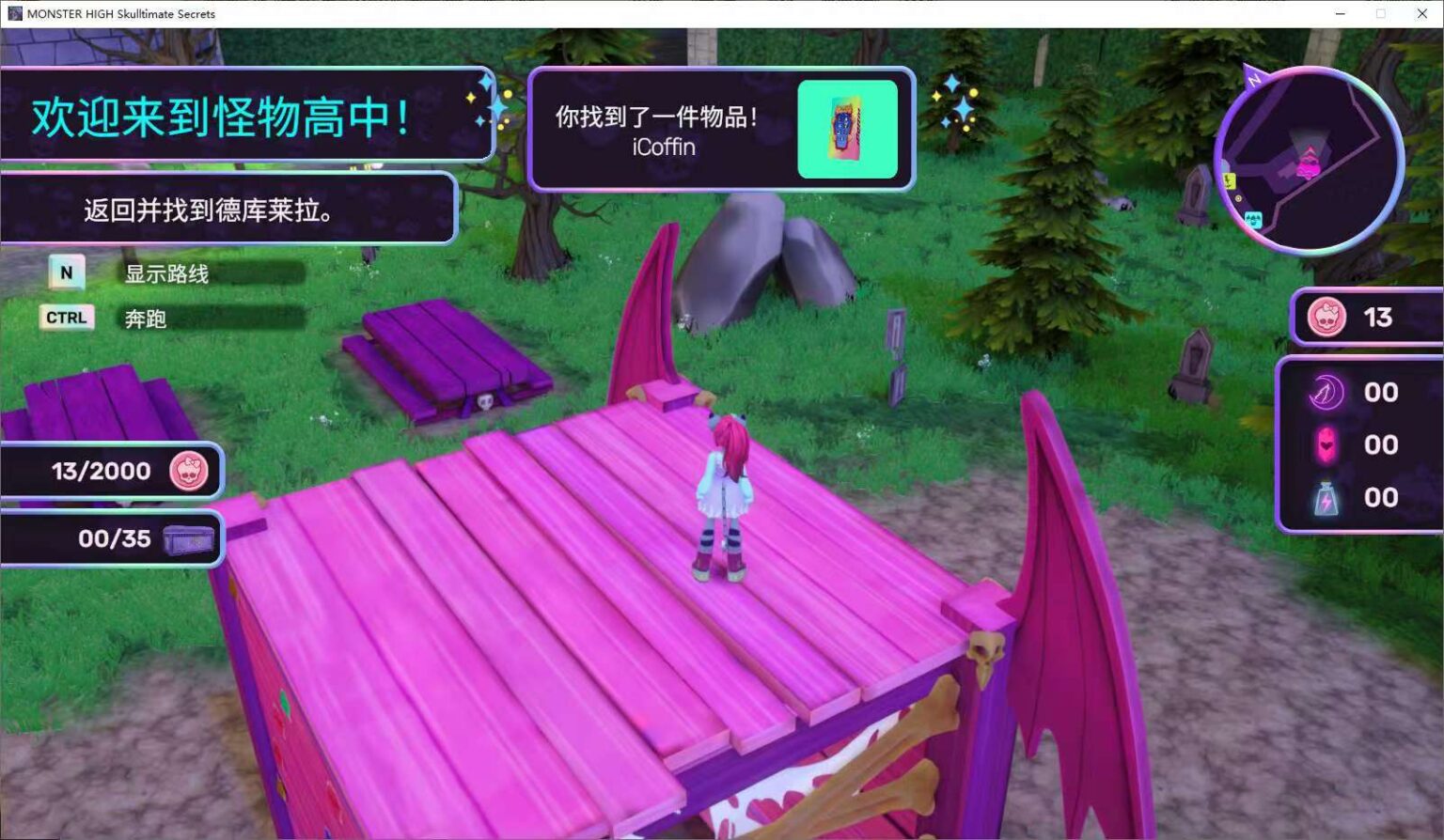The image size is (1444, 840).
Task: Click the yellow marker on the minimap
Action: [1228, 182]
